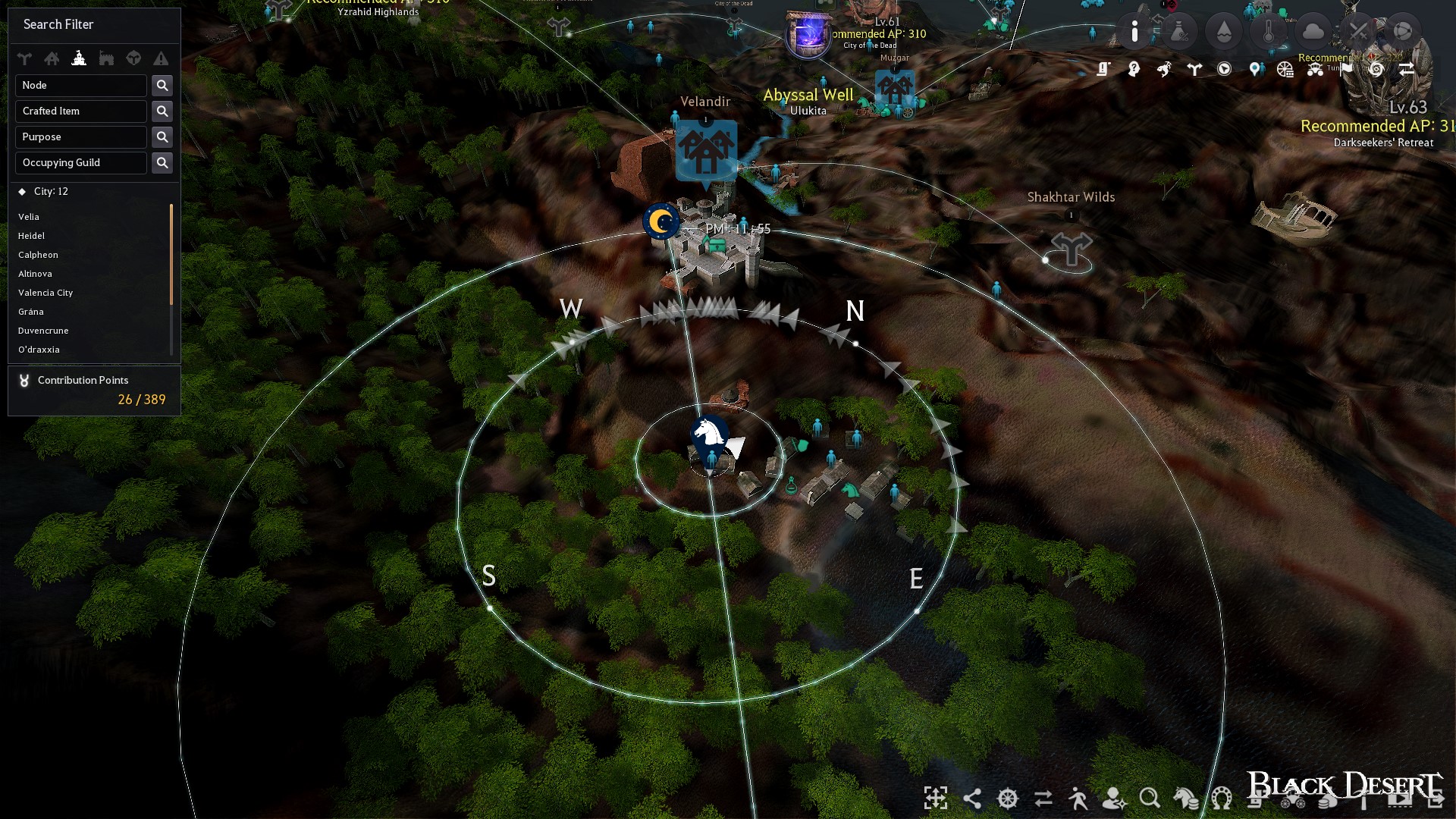
Task: Select the ship wheel navigation icon at bottom
Action: 1006,799
